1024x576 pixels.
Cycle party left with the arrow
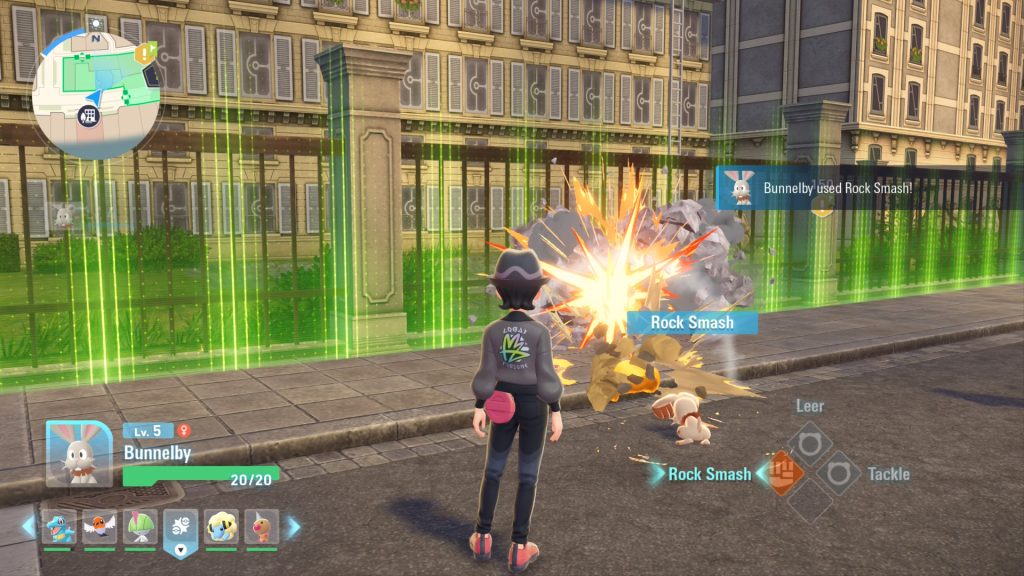[29, 527]
